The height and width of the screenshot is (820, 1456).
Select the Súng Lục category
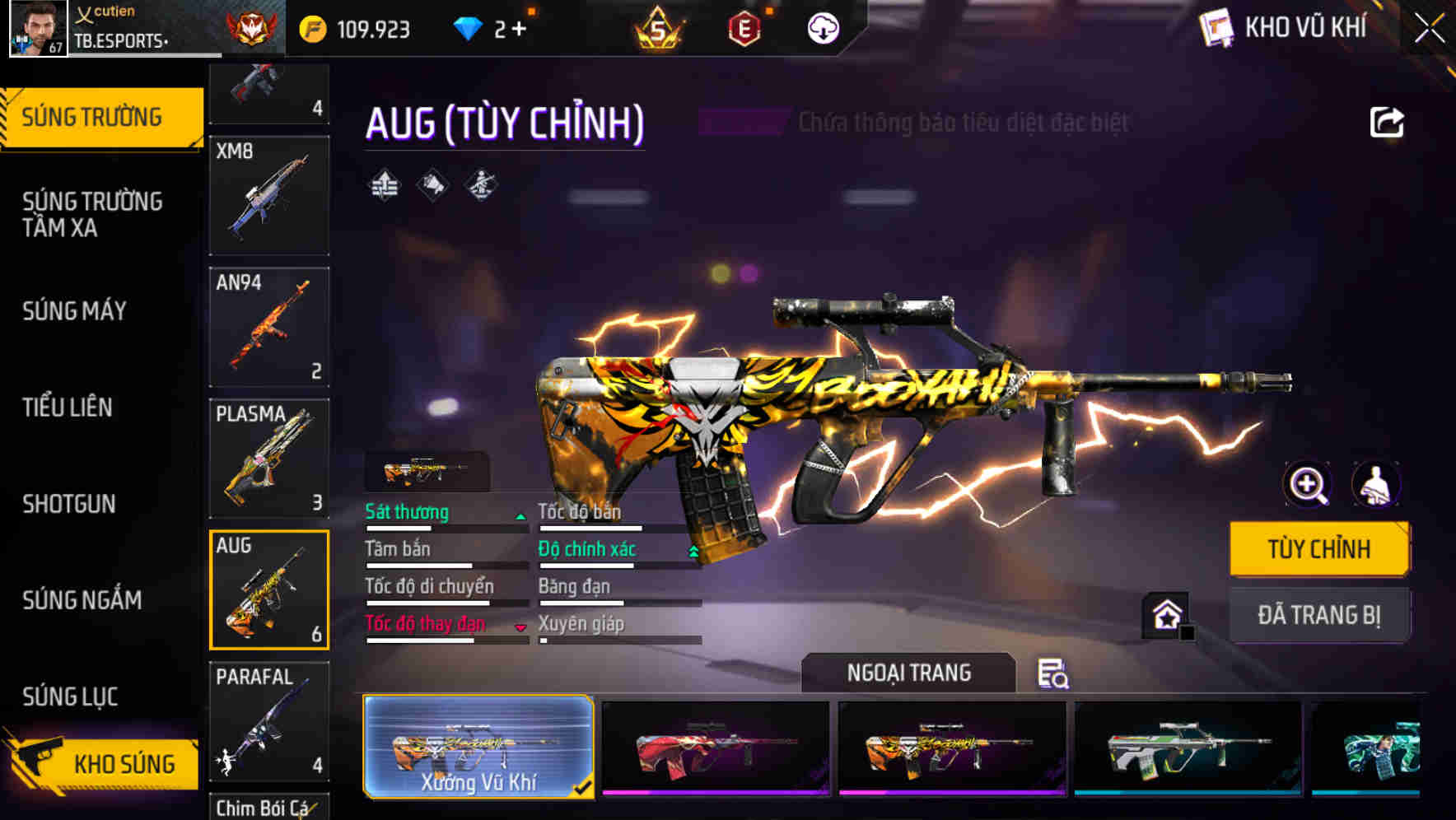(x=70, y=697)
